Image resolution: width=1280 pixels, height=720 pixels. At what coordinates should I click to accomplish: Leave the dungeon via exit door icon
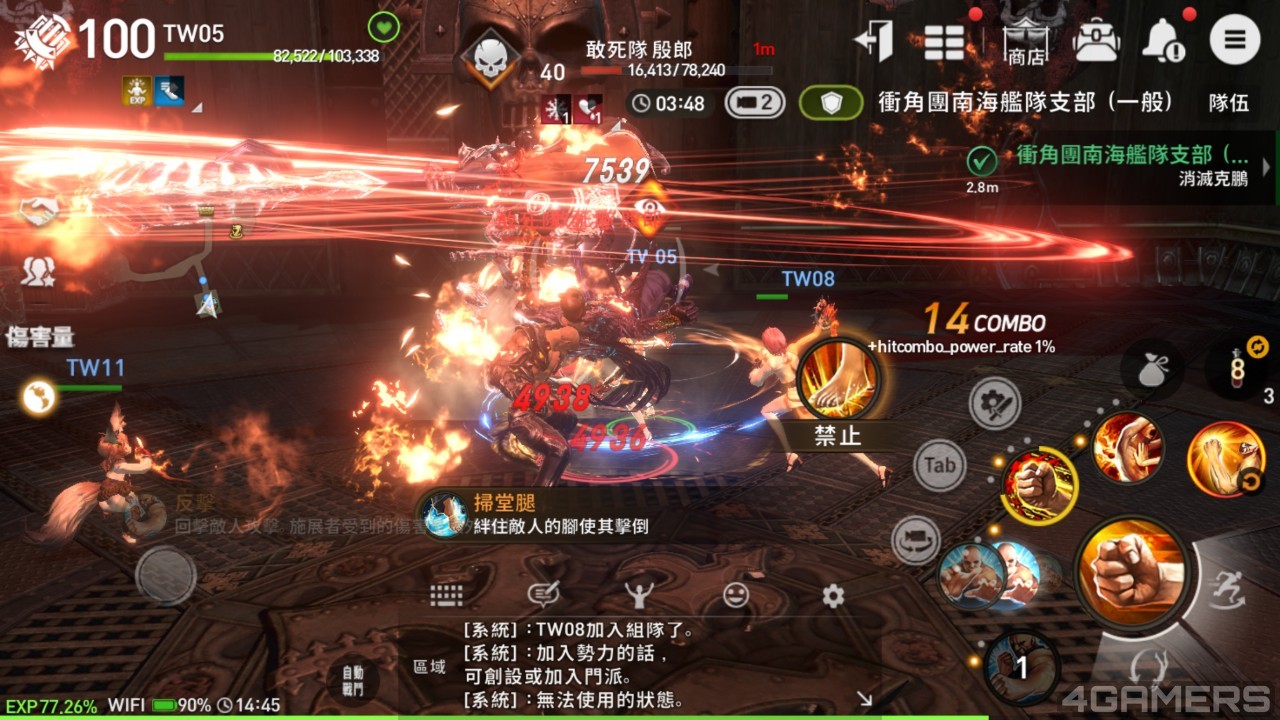click(x=873, y=41)
